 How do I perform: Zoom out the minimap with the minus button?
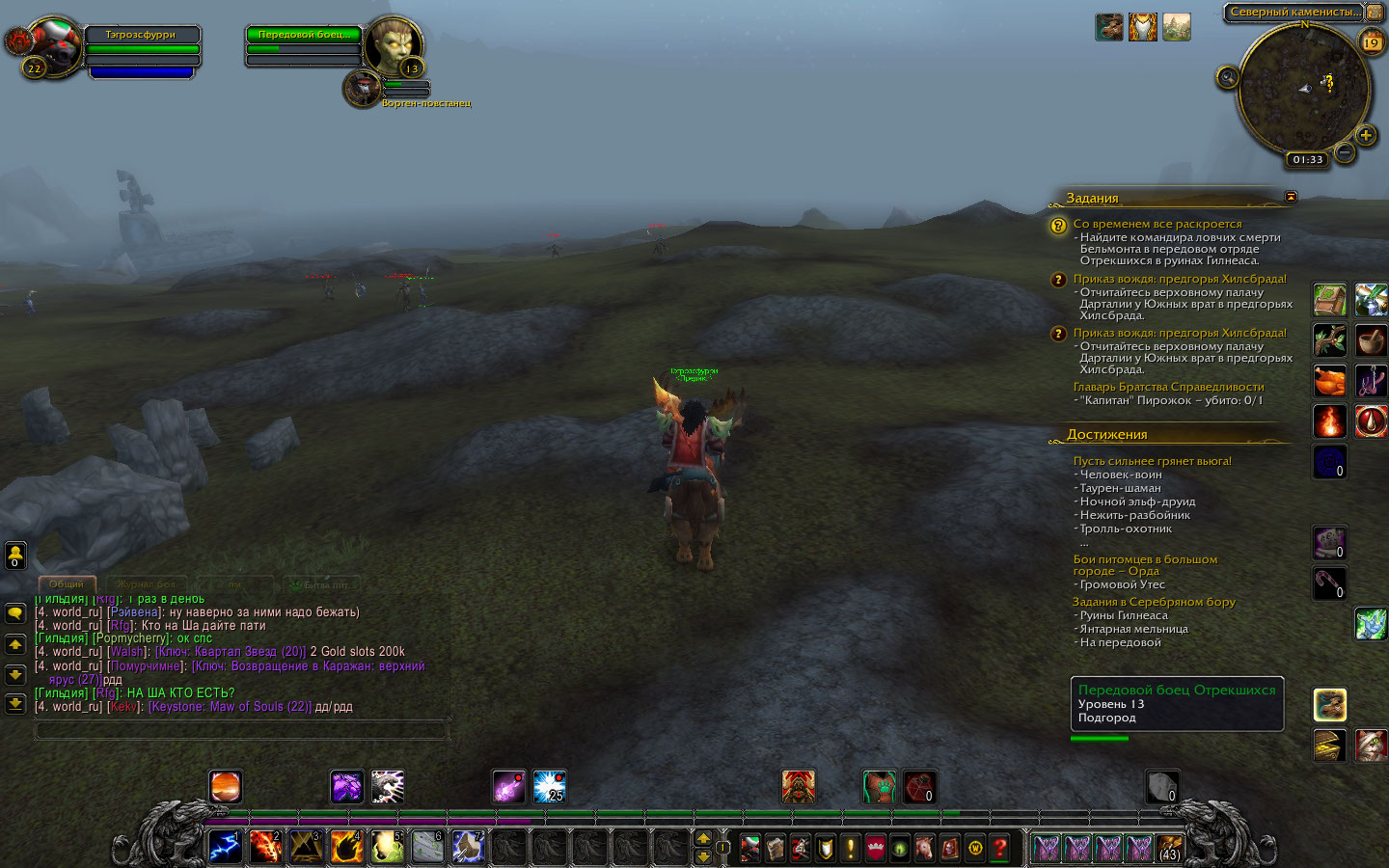click(1345, 152)
